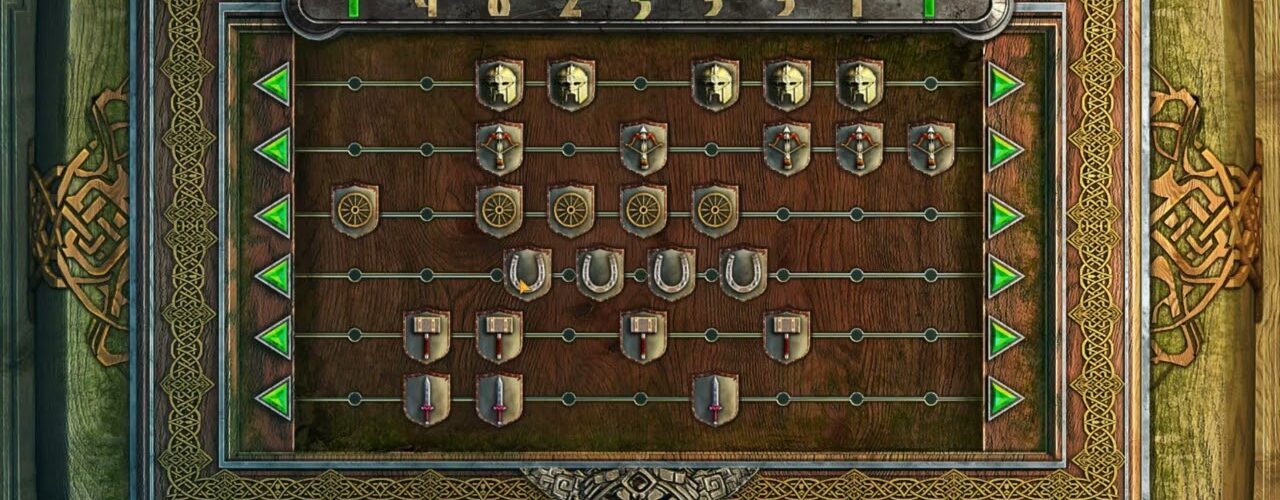Click the hammer row's right green arrow
This screenshot has height=500, width=1280.
1004,337
